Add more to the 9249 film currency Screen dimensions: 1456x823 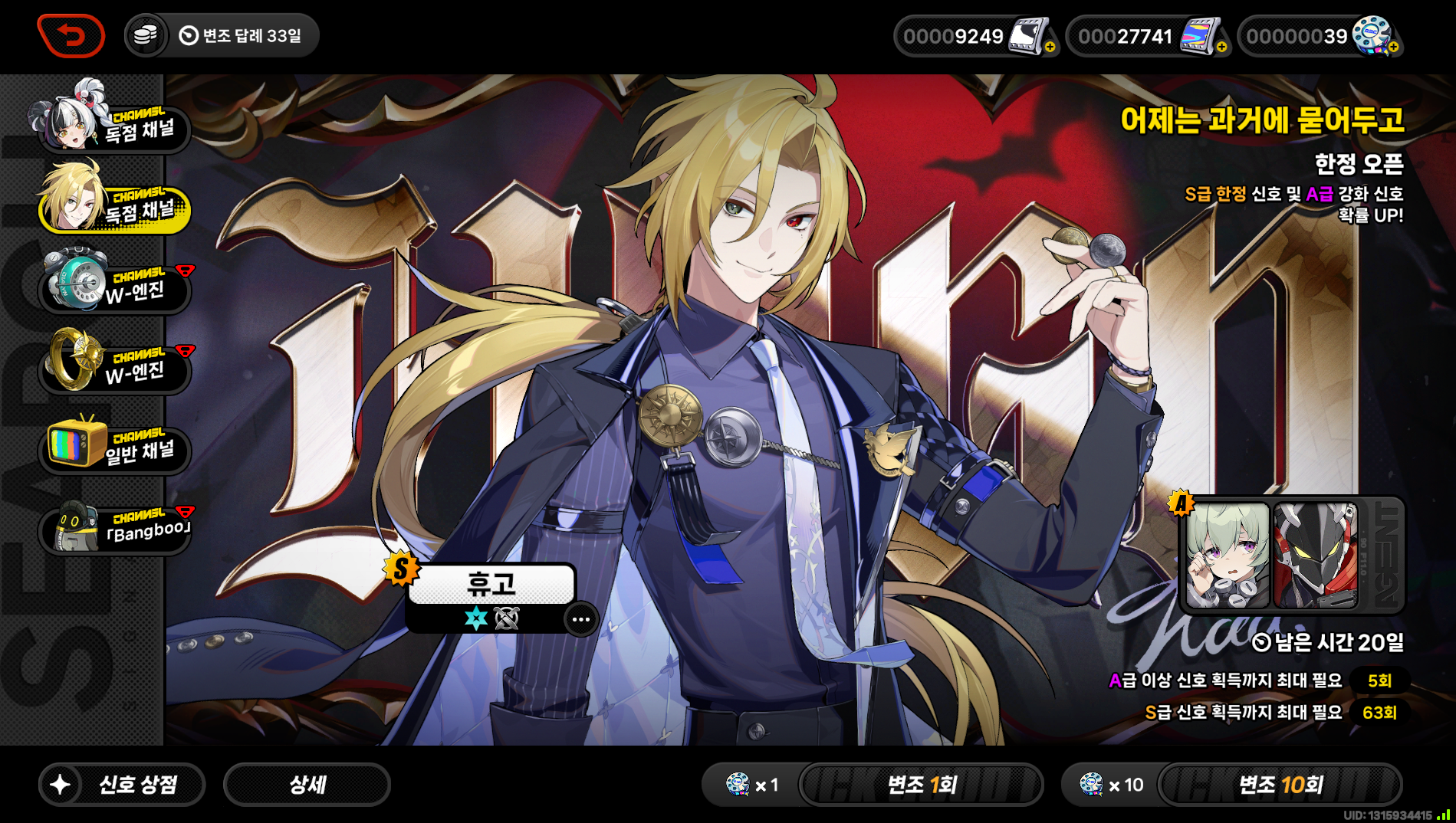coord(1050,47)
